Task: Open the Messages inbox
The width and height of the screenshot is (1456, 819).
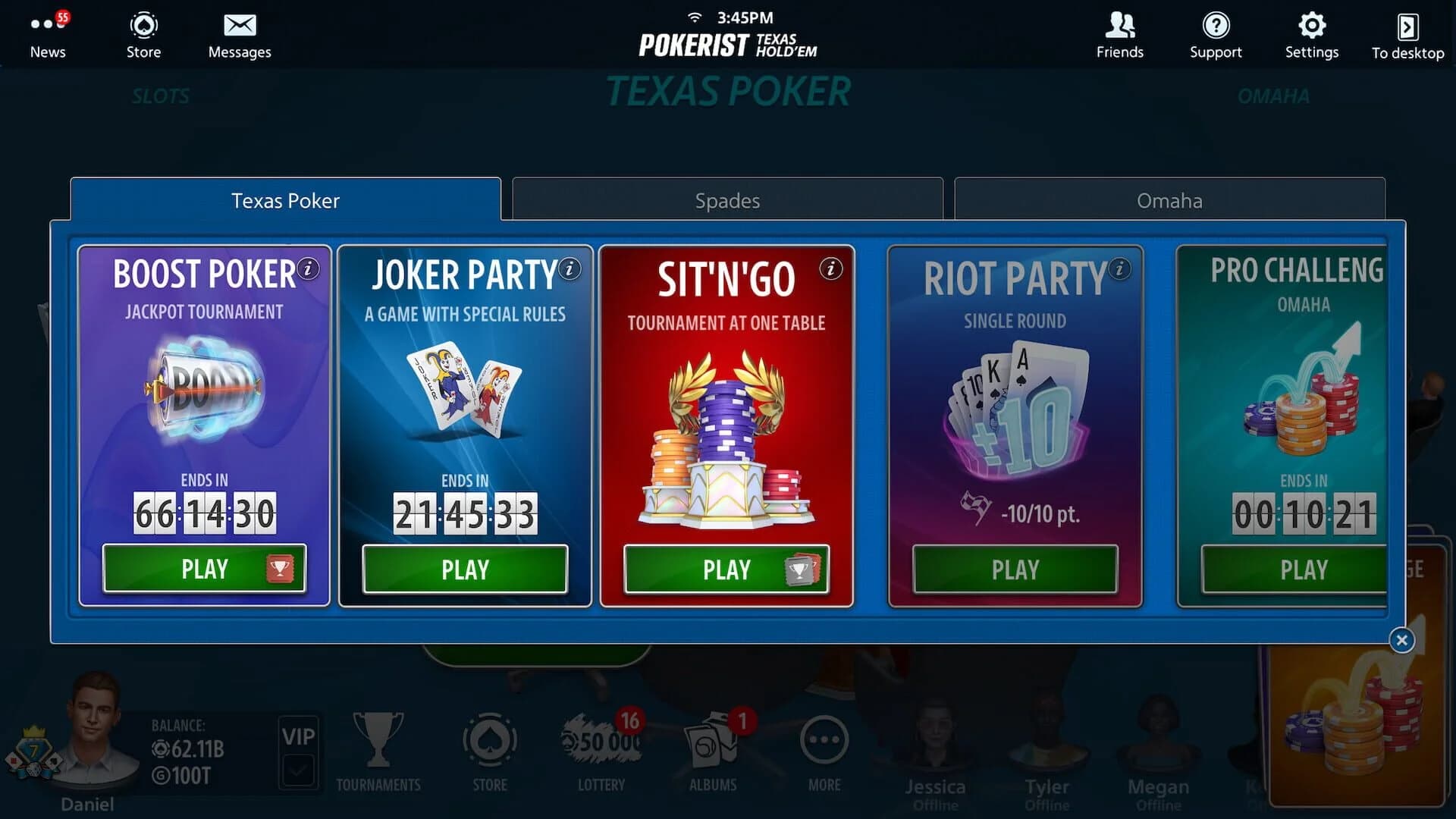Action: click(x=239, y=34)
